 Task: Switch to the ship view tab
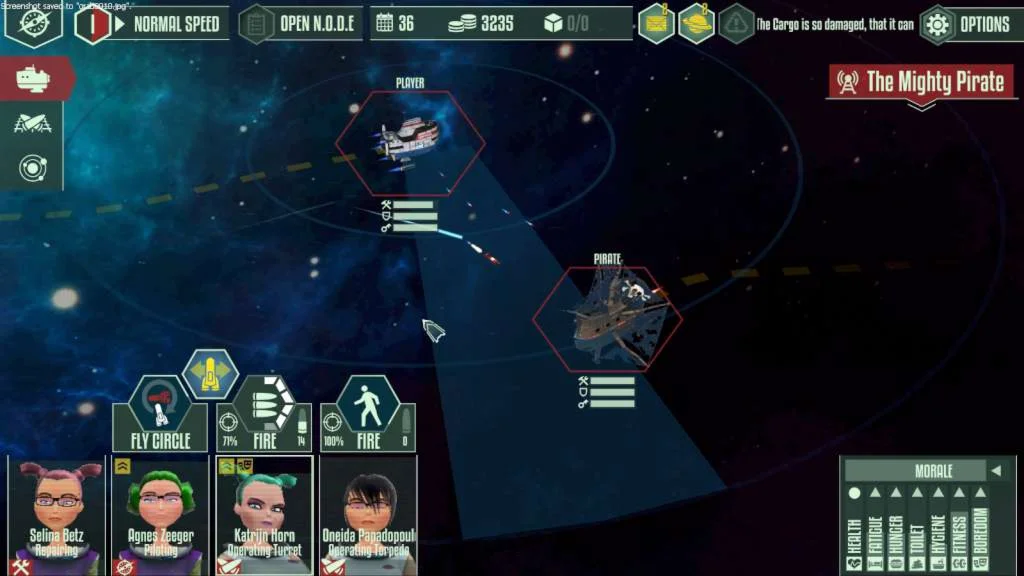33,78
